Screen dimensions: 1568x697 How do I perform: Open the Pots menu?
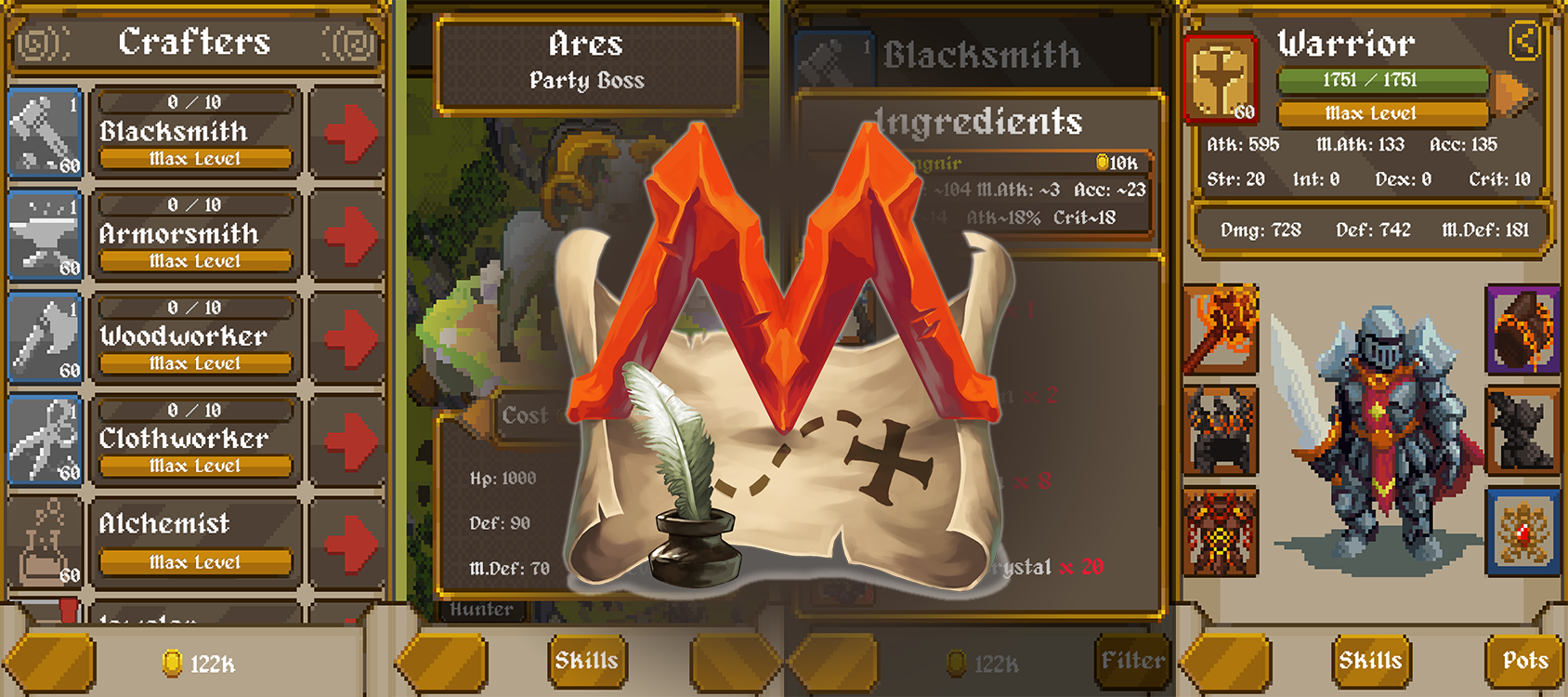[x=1524, y=661]
